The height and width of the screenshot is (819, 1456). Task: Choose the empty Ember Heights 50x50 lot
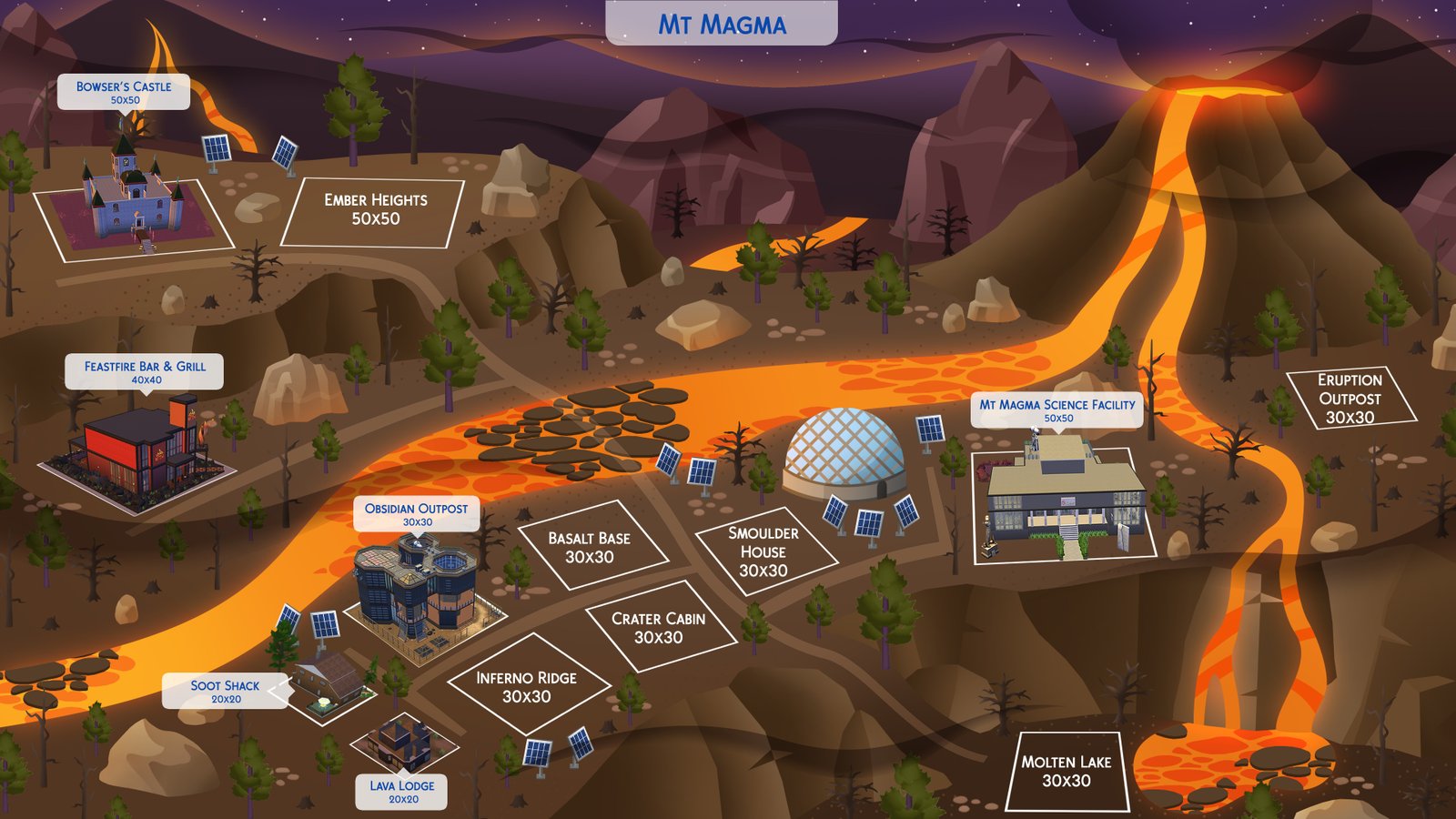click(374, 211)
